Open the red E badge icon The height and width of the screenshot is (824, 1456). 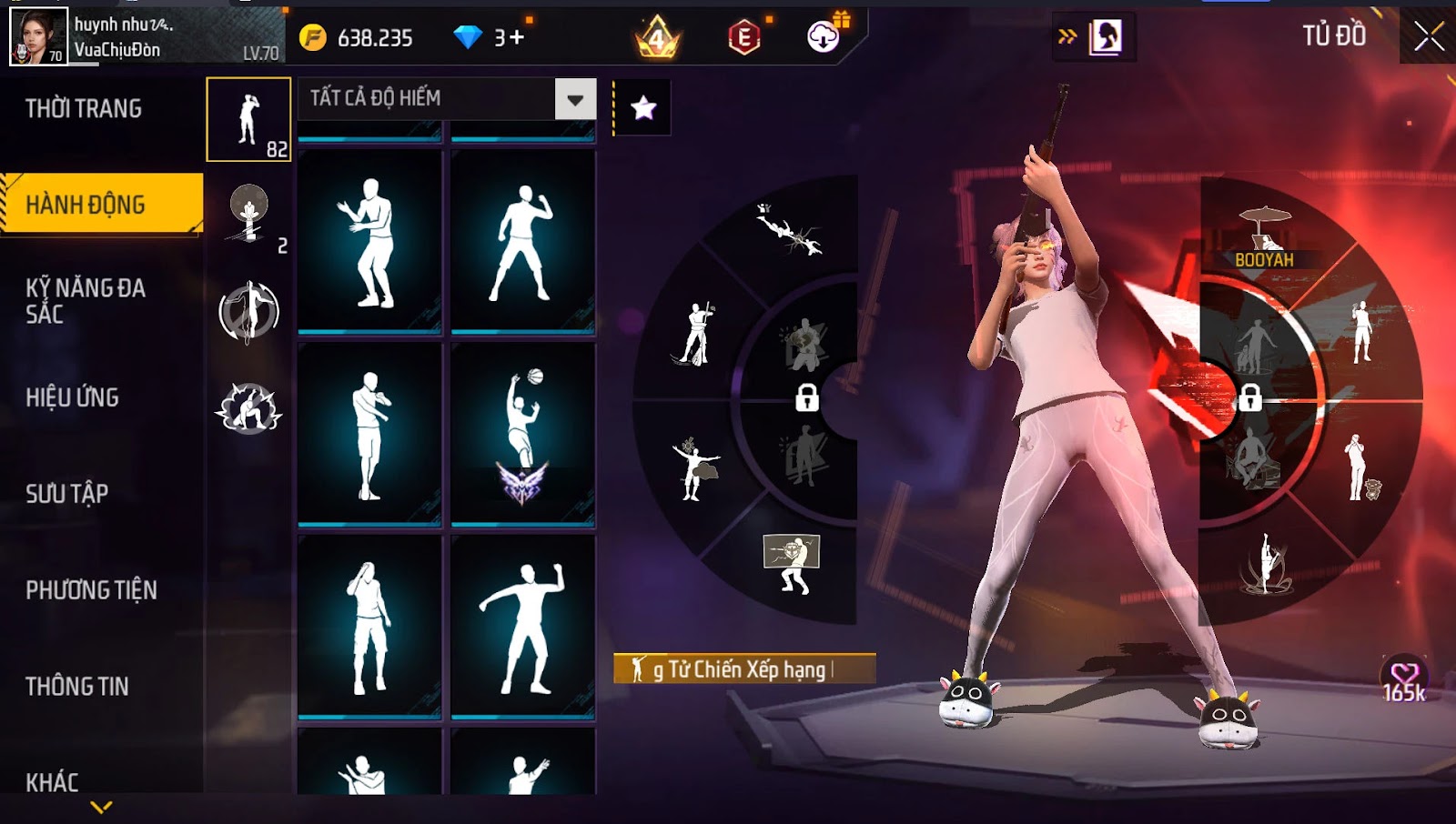coord(744,37)
